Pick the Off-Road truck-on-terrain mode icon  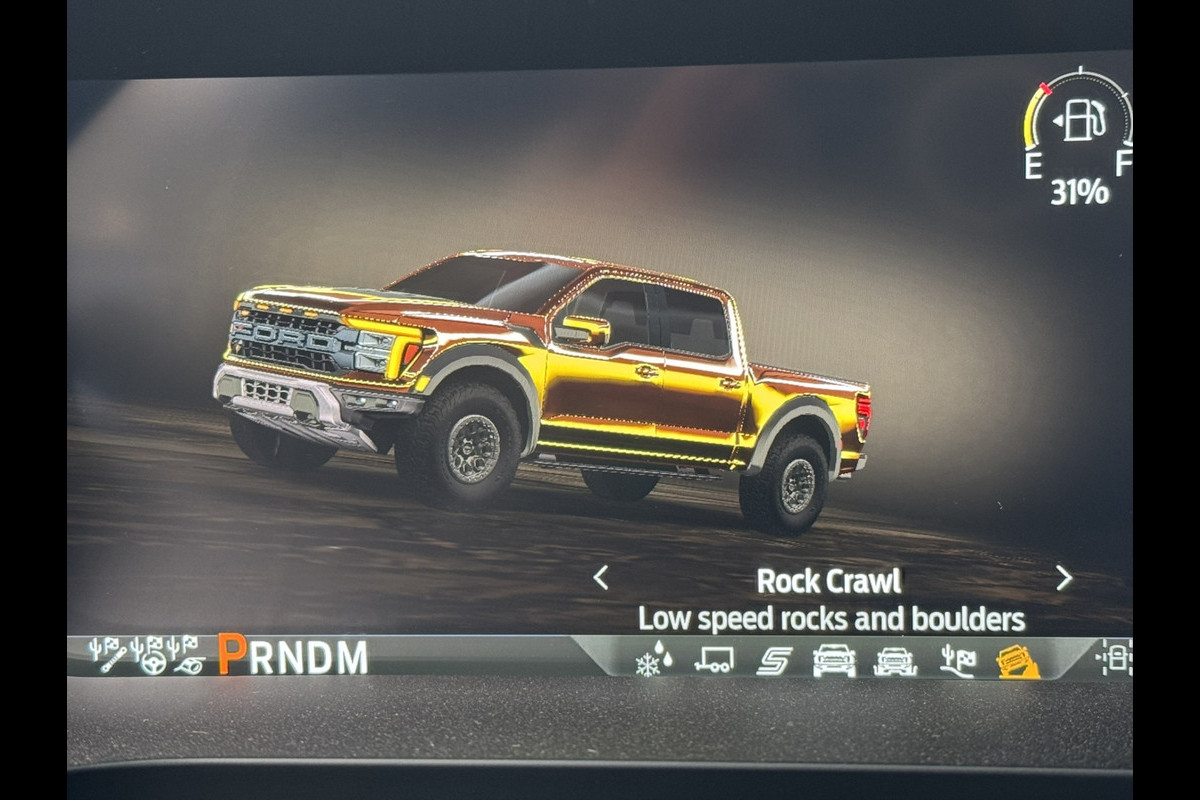click(x=895, y=661)
